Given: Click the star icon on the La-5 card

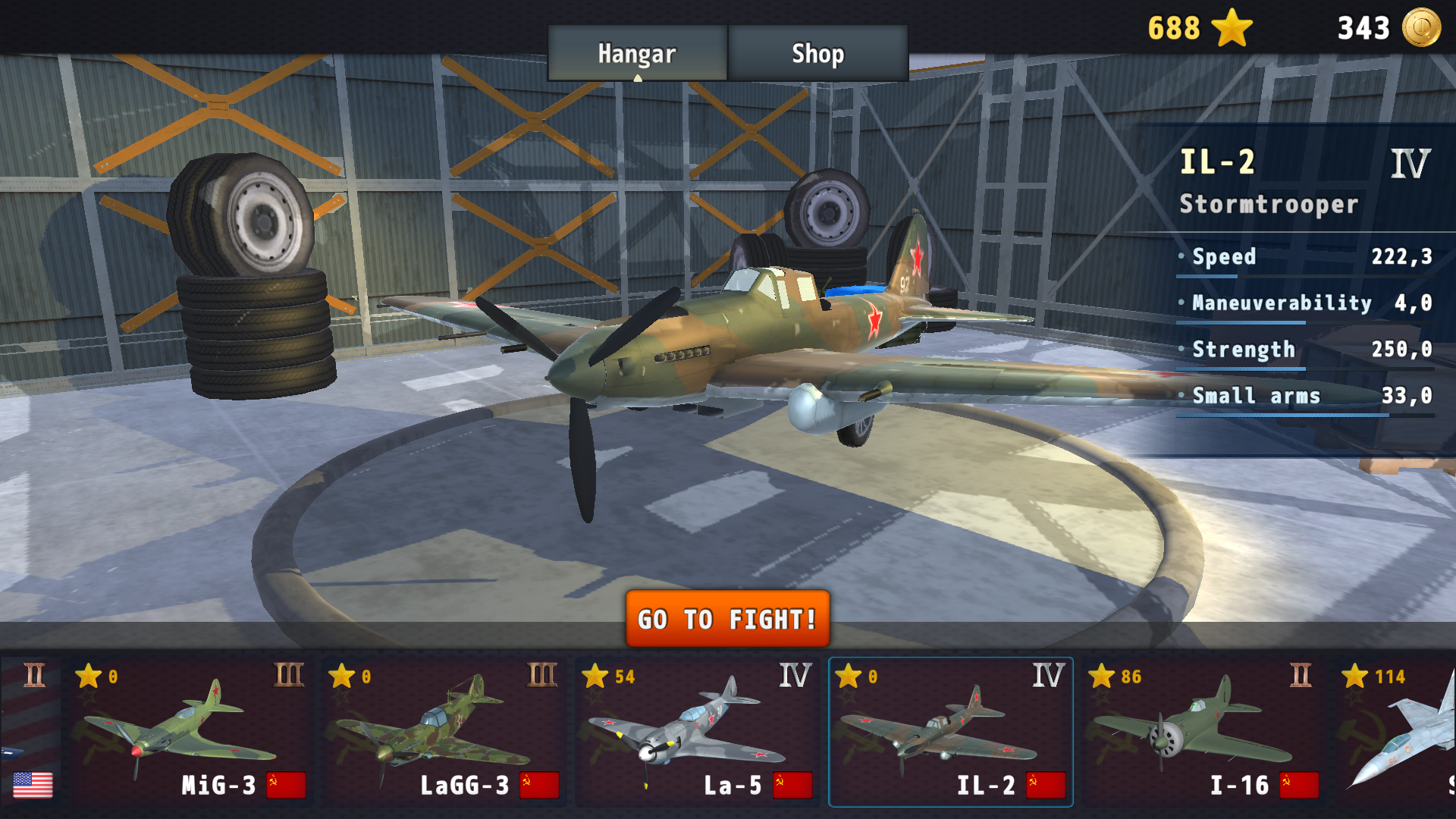Looking at the screenshot, I should tap(595, 676).
